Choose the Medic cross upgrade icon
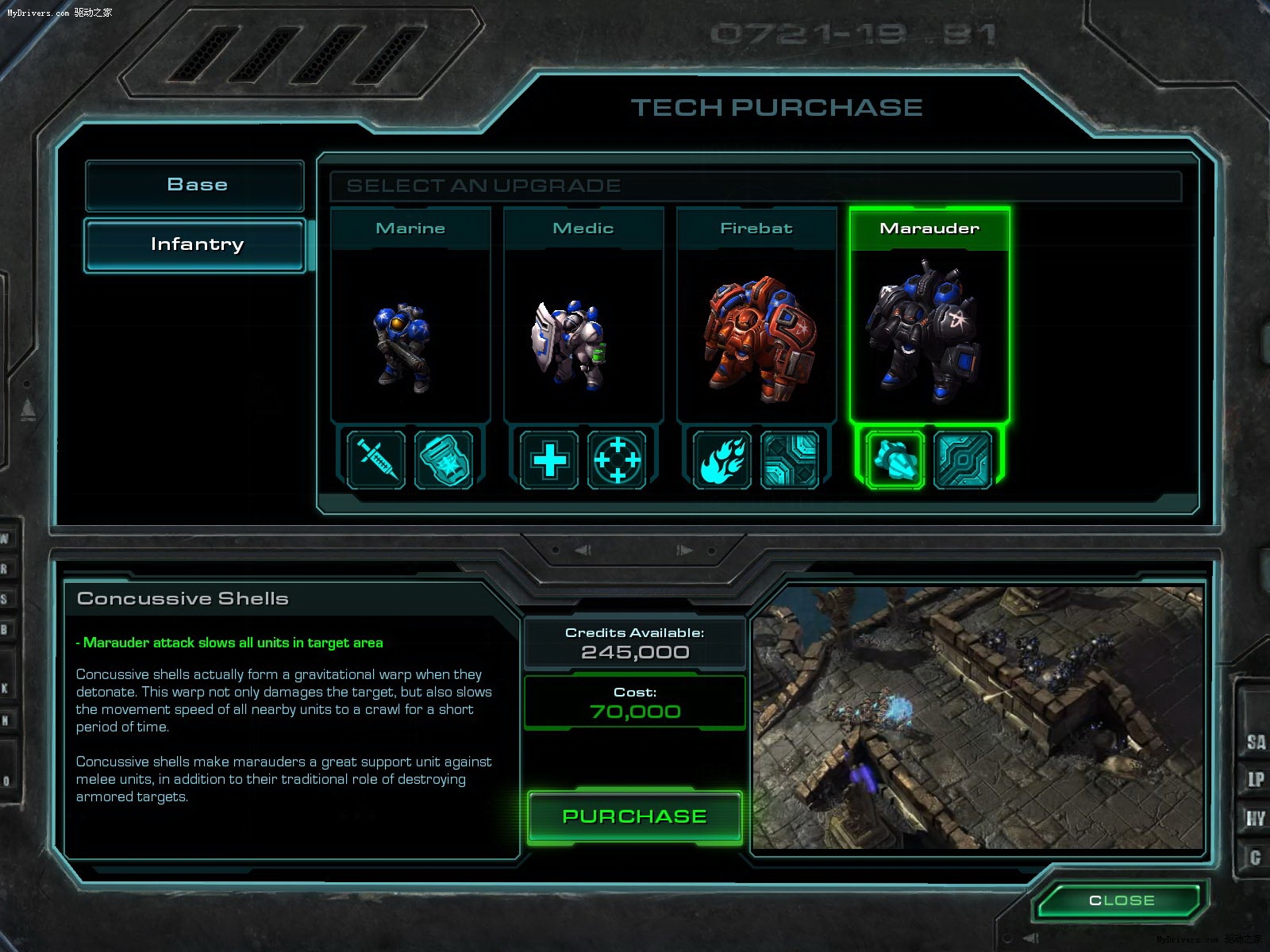This screenshot has width=1270, height=952. pos(549,459)
